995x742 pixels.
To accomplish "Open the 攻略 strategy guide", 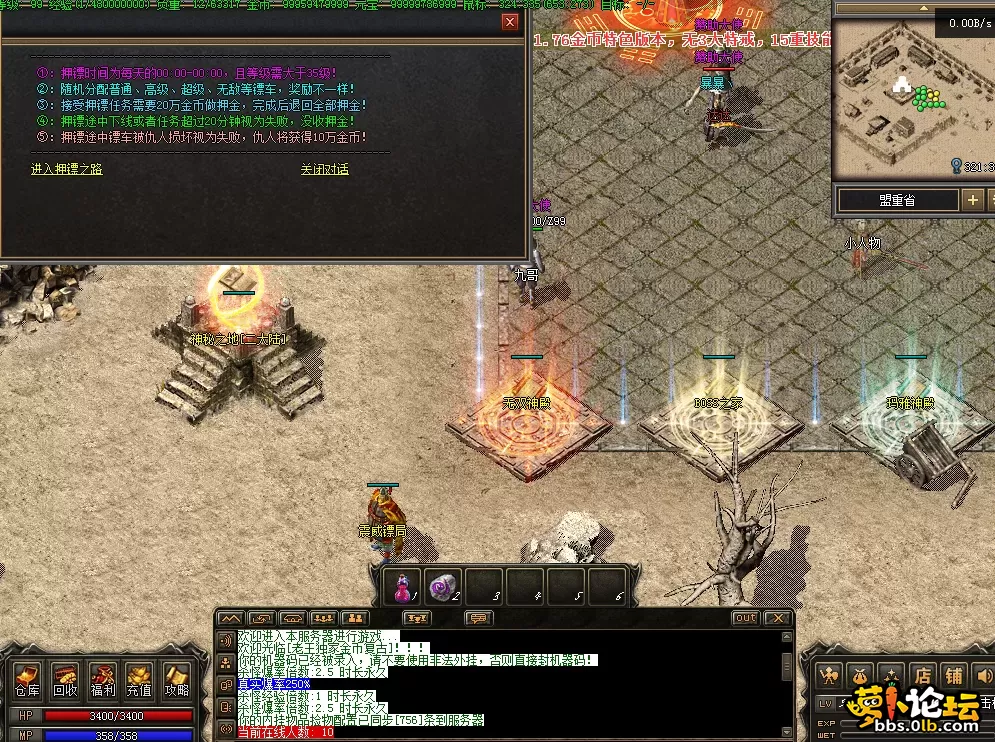I will point(177,680).
